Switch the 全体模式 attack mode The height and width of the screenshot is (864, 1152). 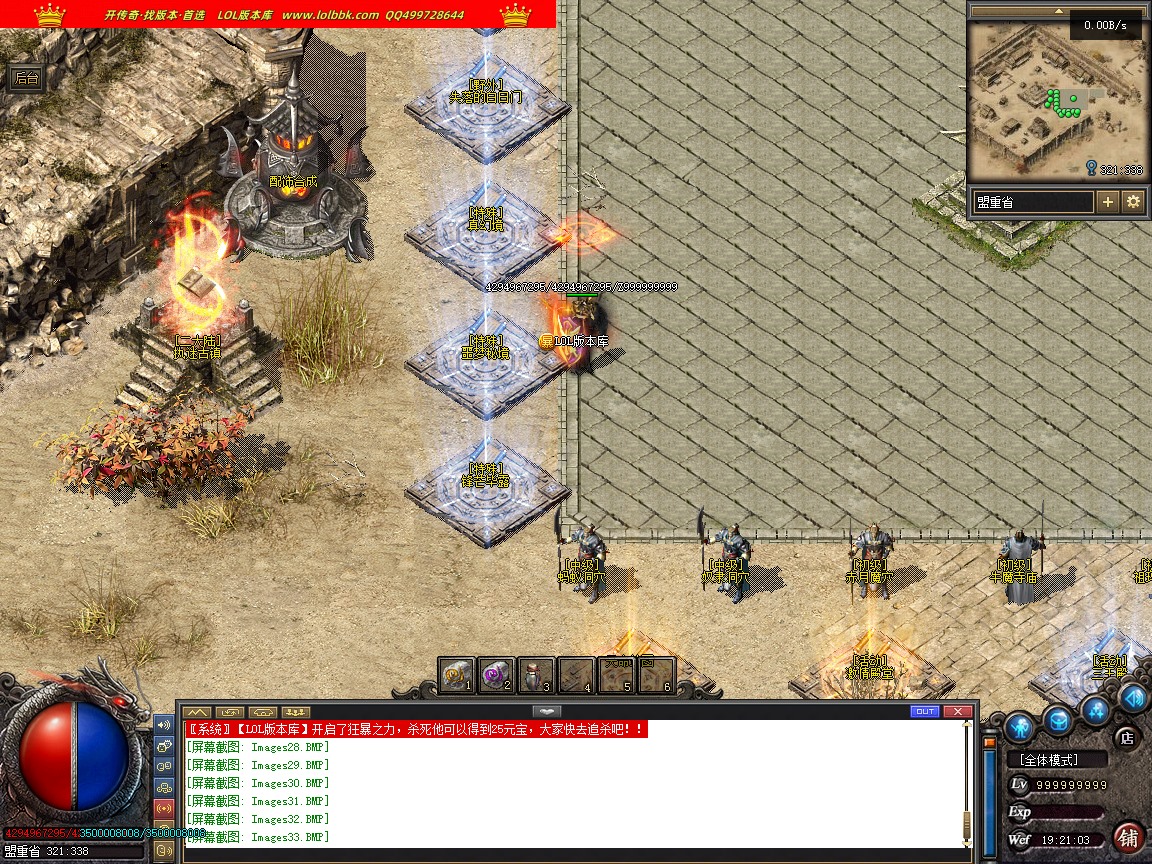pyautogui.click(x=1056, y=760)
